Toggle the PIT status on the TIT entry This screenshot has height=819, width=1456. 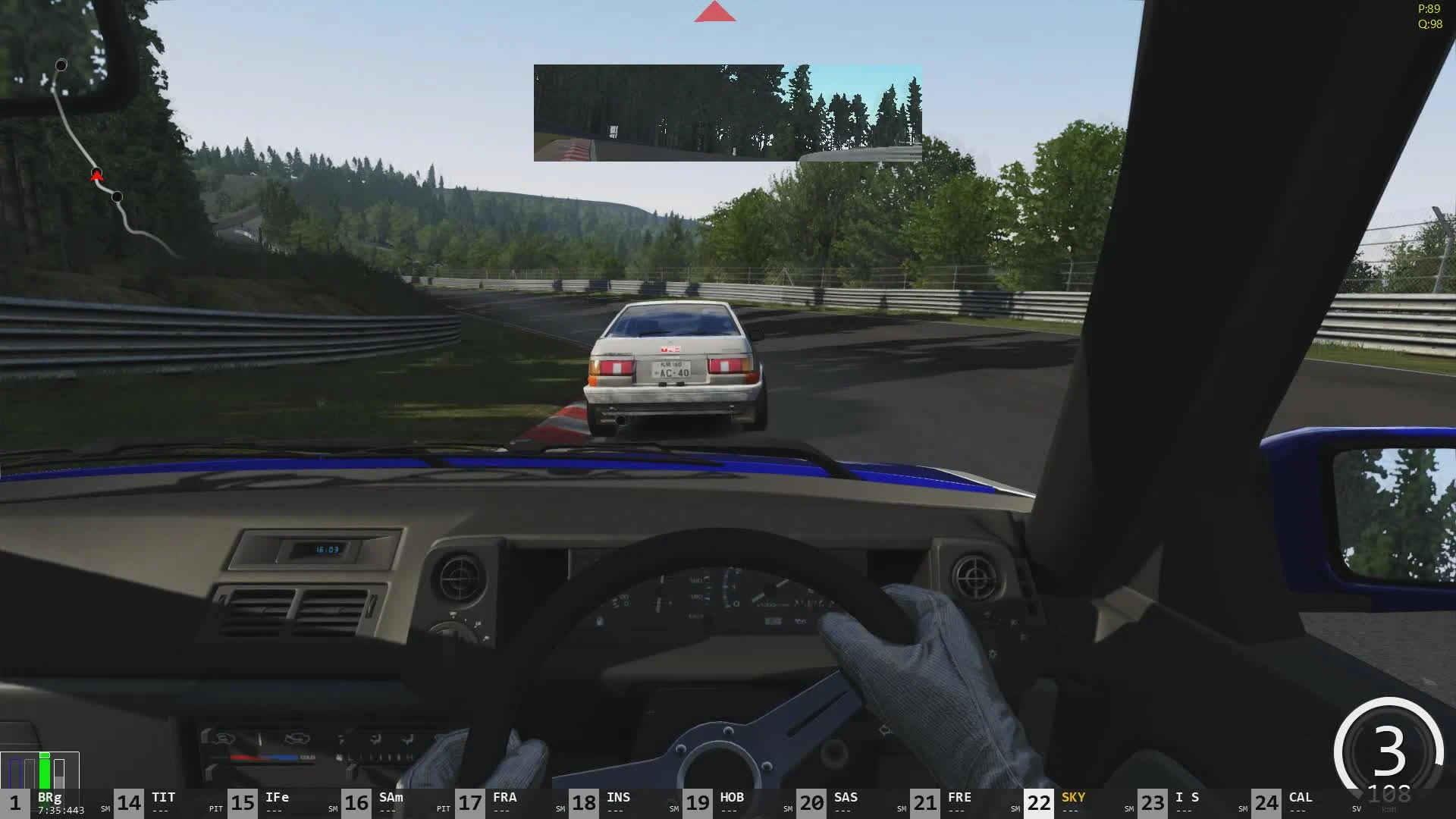pyautogui.click(x=215, y=808)
